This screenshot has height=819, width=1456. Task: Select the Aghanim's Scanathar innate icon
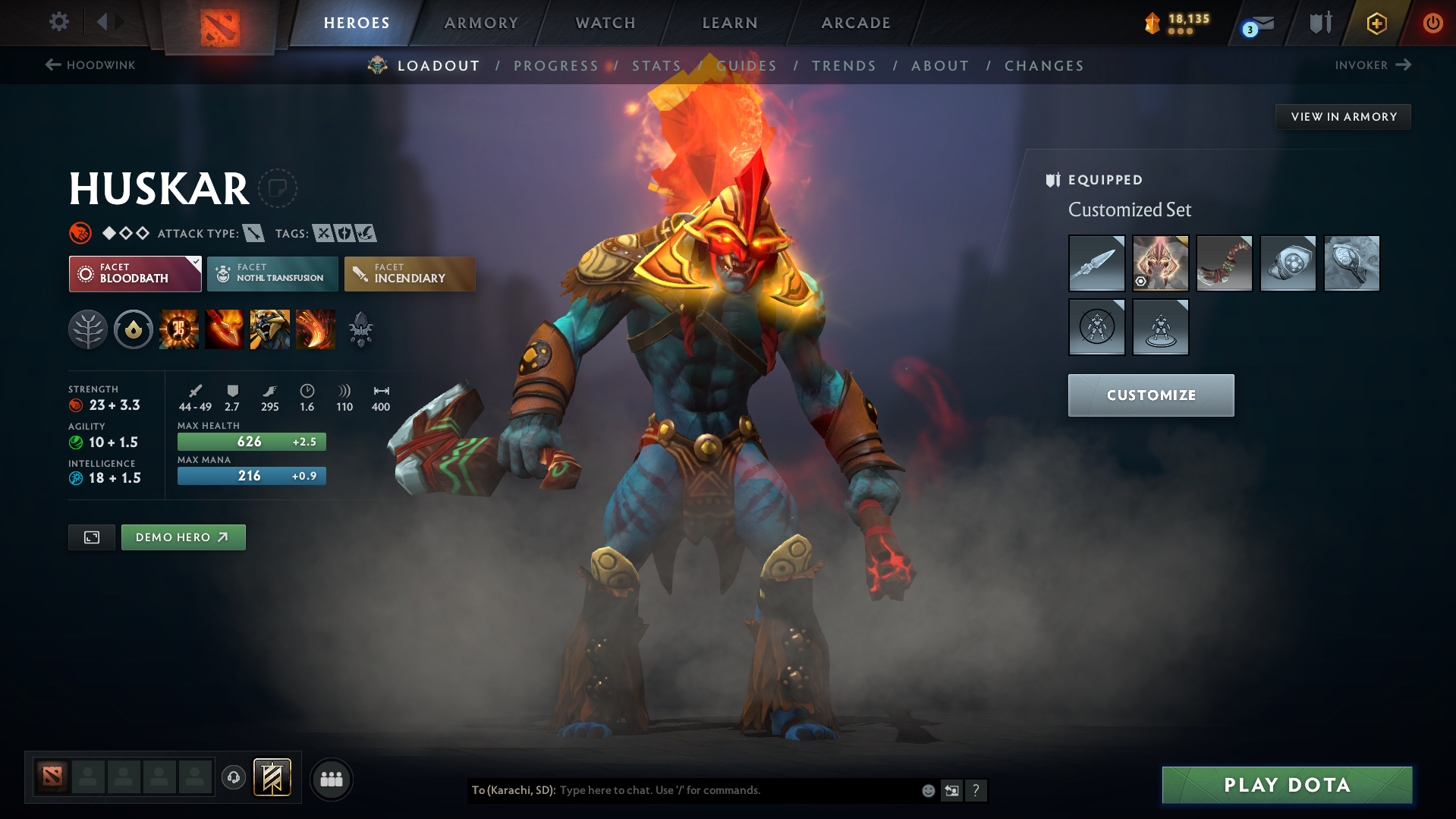point(360,329)
